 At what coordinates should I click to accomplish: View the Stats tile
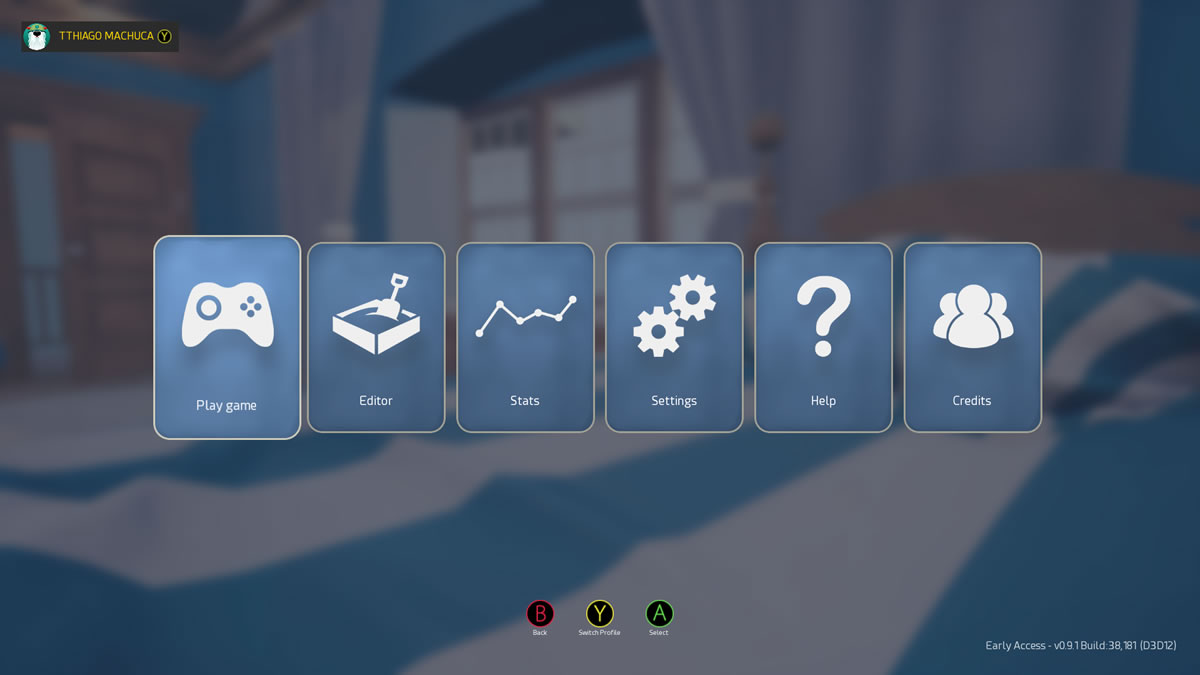(525, 337)
